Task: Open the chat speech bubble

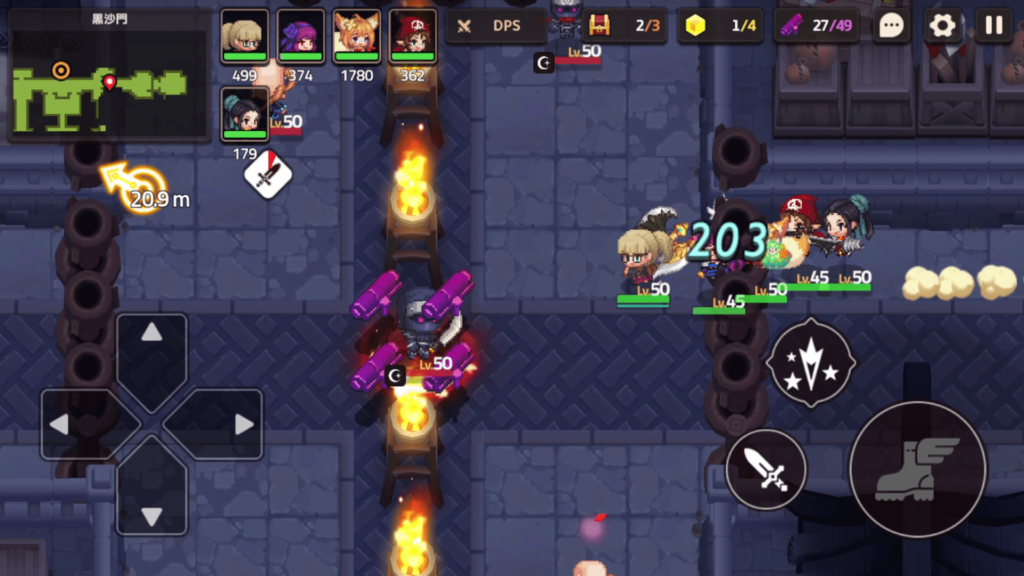Action: tap(890, 26)
